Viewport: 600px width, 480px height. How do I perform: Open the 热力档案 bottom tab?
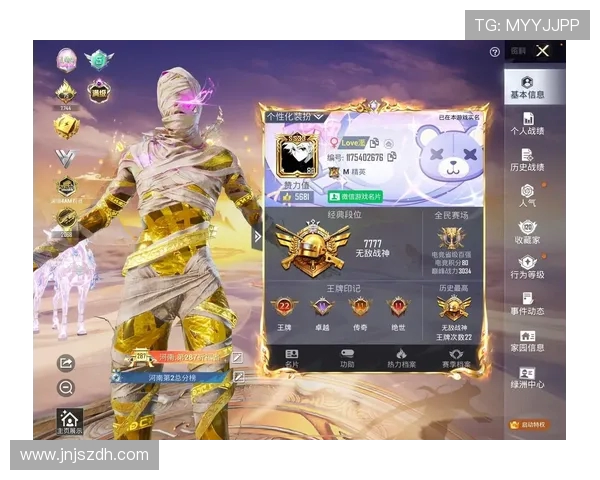point(401,358)
